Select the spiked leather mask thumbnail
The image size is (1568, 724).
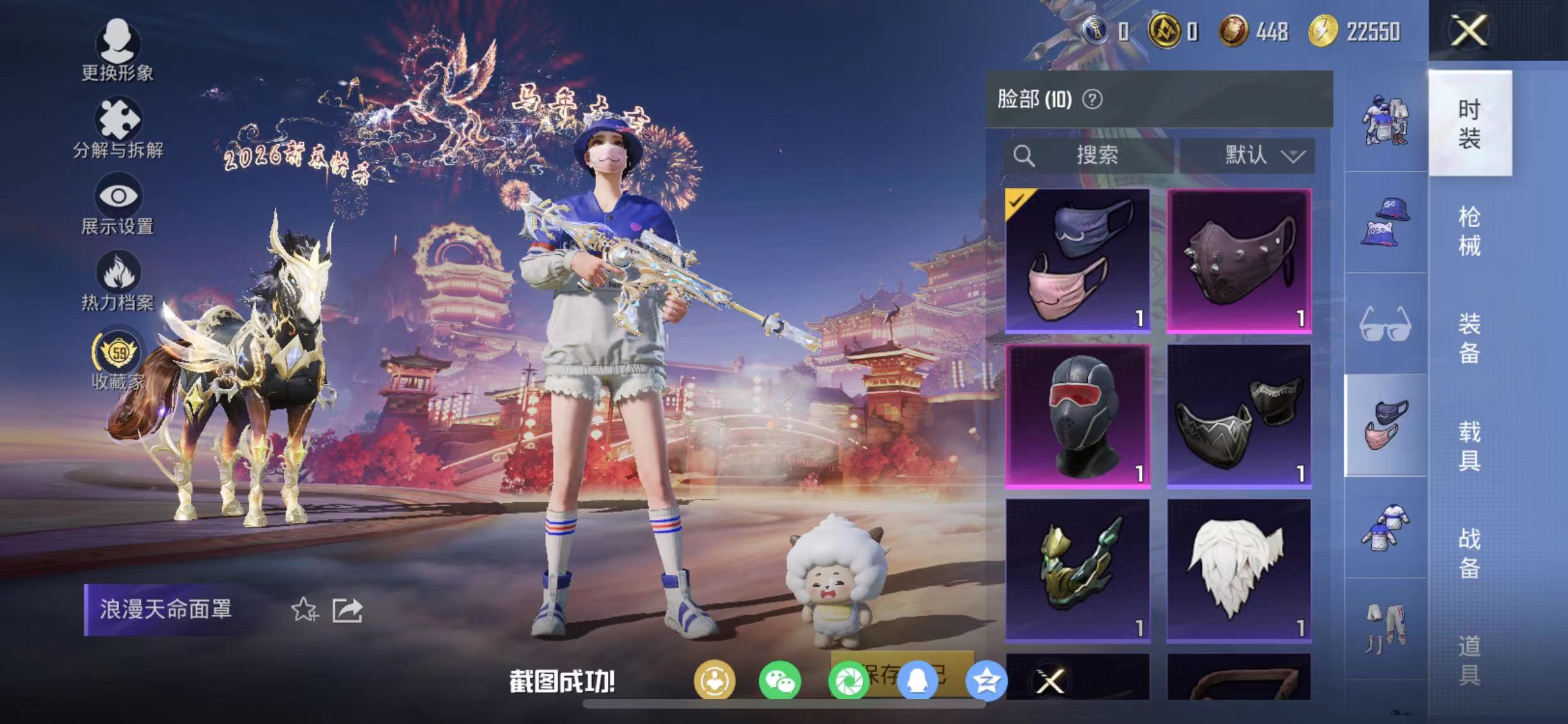tap(1239, 259)
